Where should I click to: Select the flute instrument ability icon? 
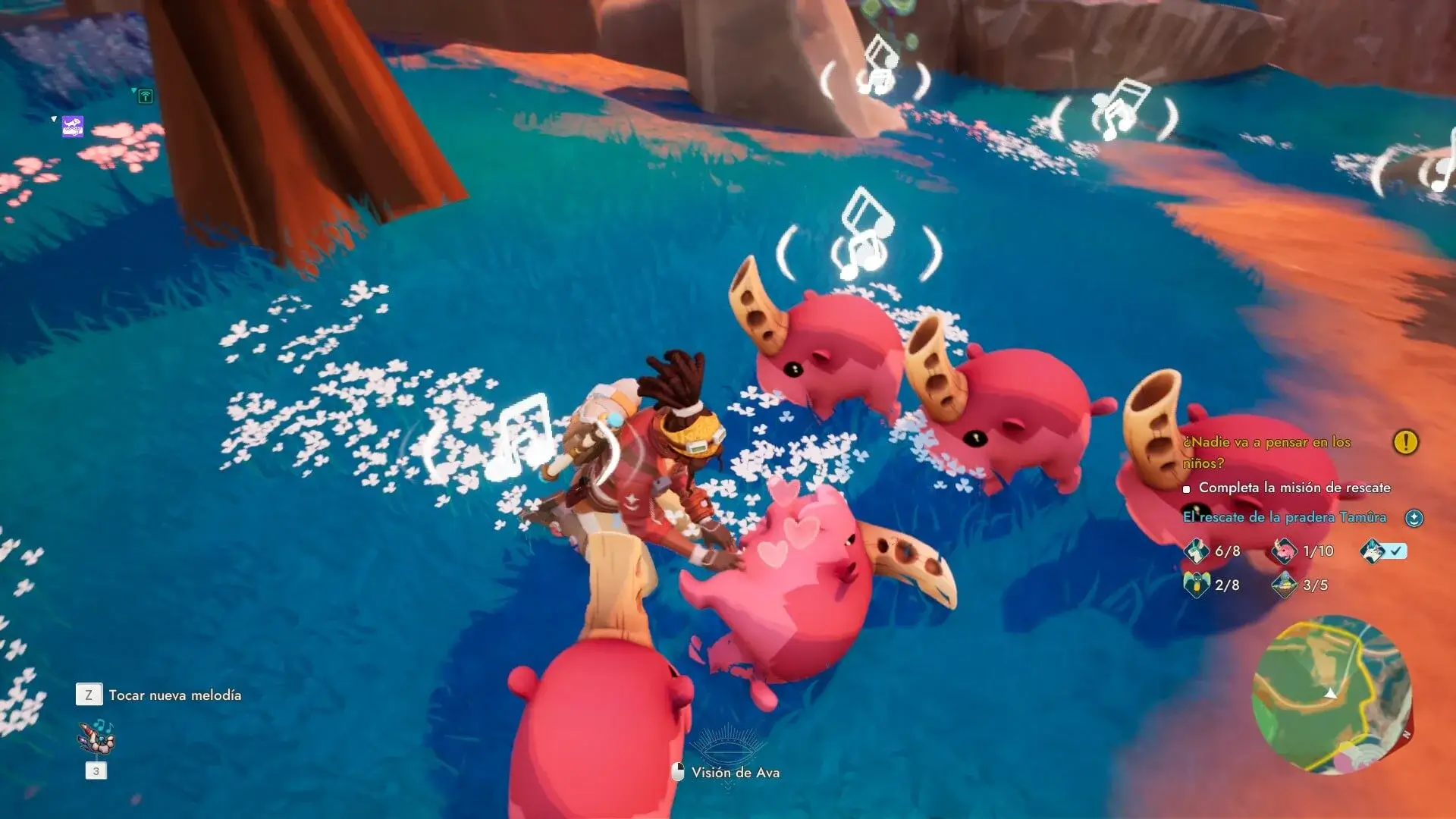(x=96, y=737)
